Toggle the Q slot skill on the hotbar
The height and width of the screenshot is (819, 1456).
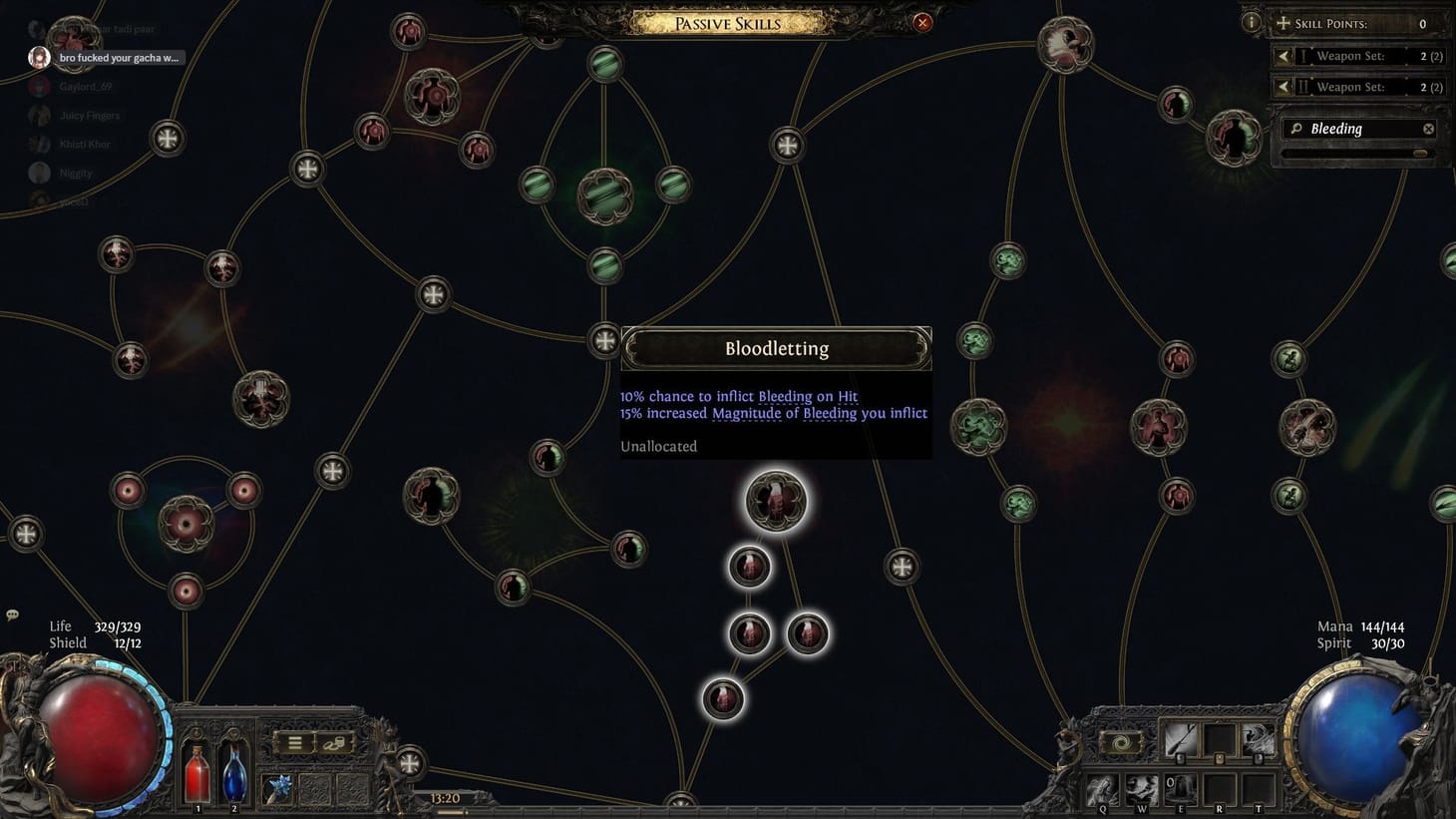click(1103, 789)
